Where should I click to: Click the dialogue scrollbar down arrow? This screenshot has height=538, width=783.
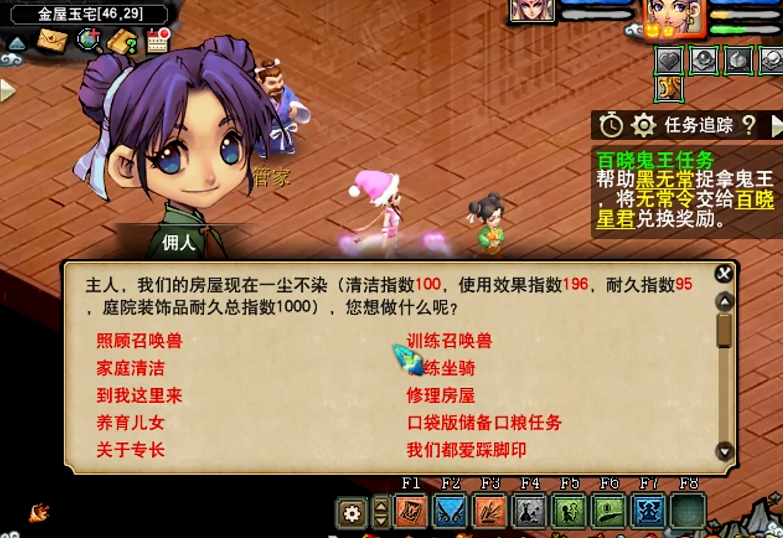tap(725, 452)
